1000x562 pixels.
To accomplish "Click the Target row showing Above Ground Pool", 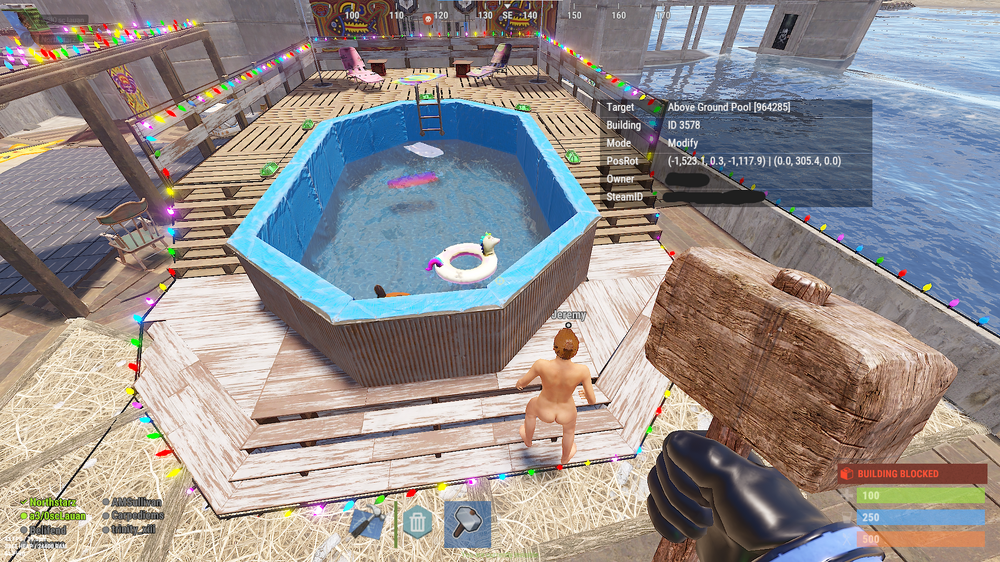I will pyautogui.click(x=735, y=107).
